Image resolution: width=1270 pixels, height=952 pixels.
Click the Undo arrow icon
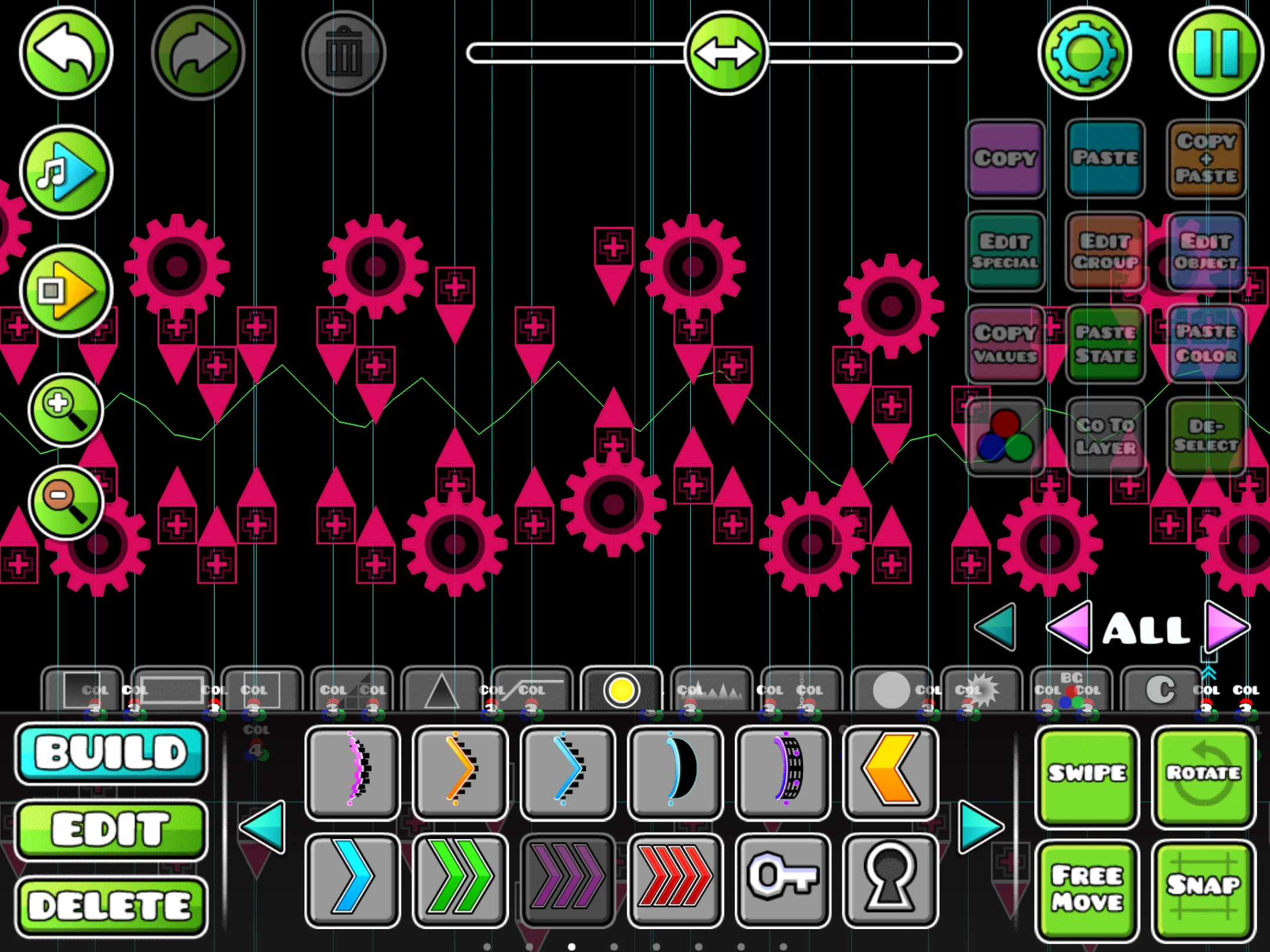(66, 53)
